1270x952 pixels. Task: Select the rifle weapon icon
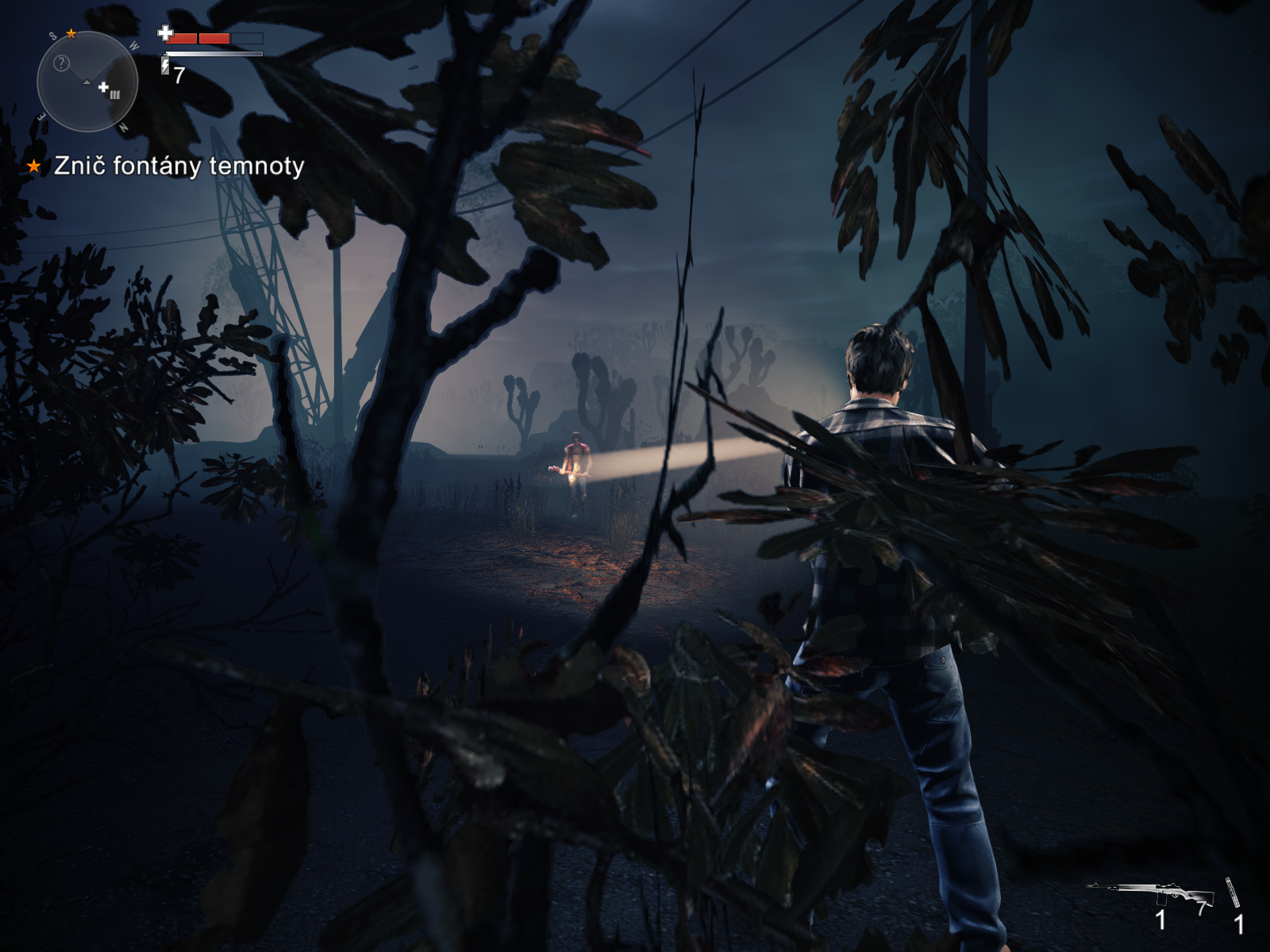1150,892
